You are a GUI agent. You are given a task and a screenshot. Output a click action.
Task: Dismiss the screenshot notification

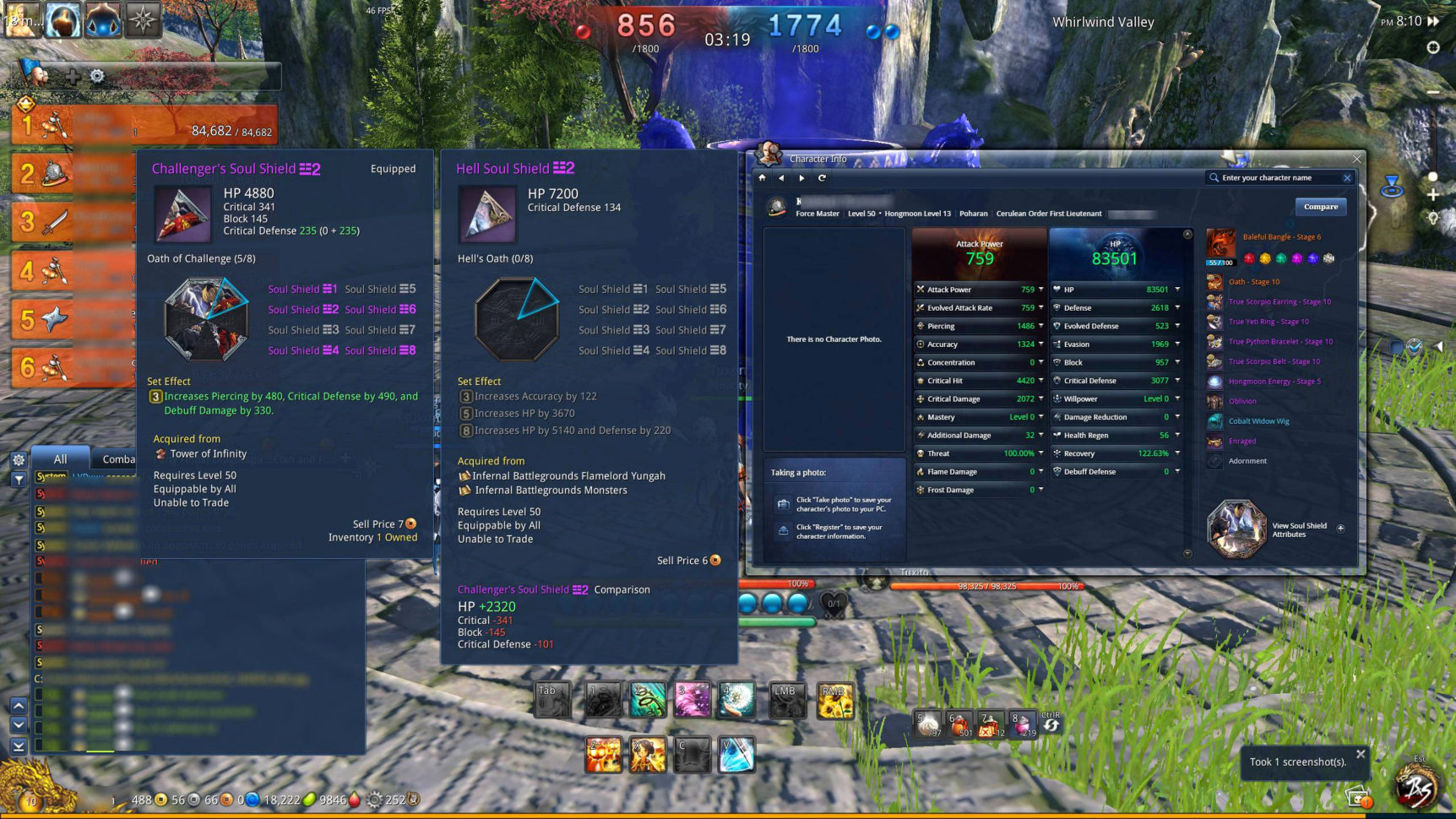(1360, 754)
